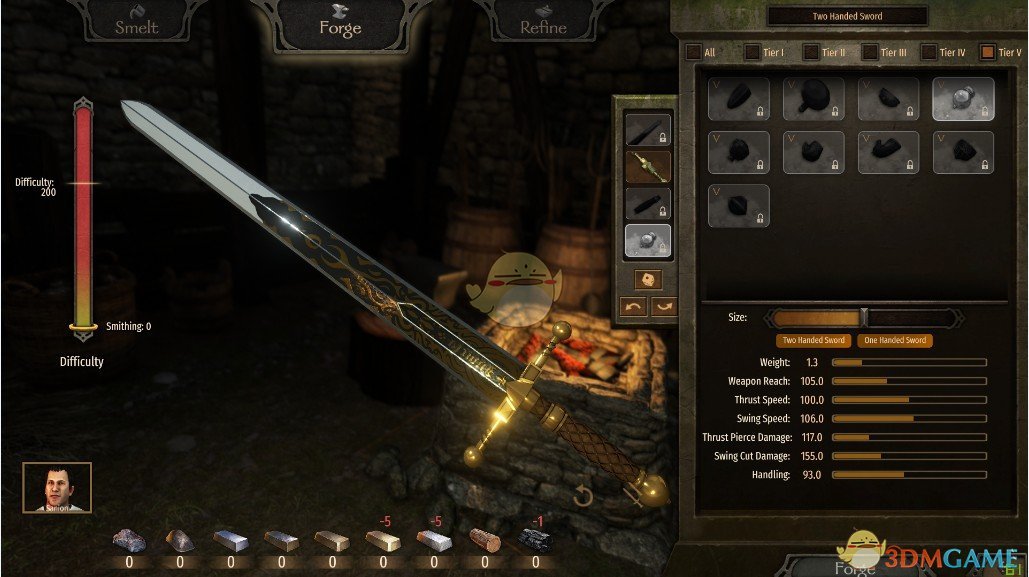Image resolution: width=1029 pixels, height=577 pixels.
Task: Check the Tier II filter box
Action: point(810,52)
